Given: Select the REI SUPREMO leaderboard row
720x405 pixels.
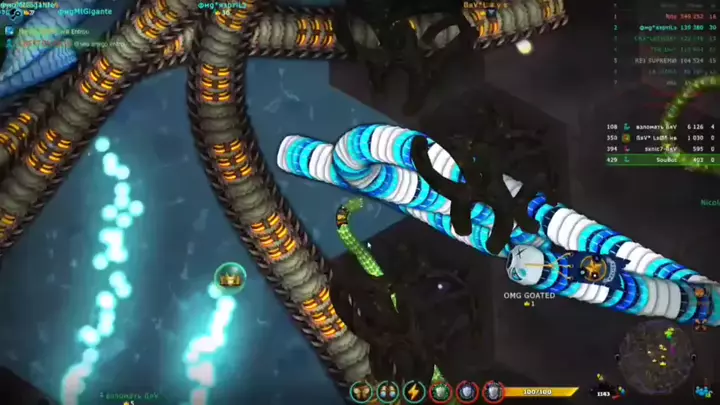Looking at the screenshot, I should [660, 59].
